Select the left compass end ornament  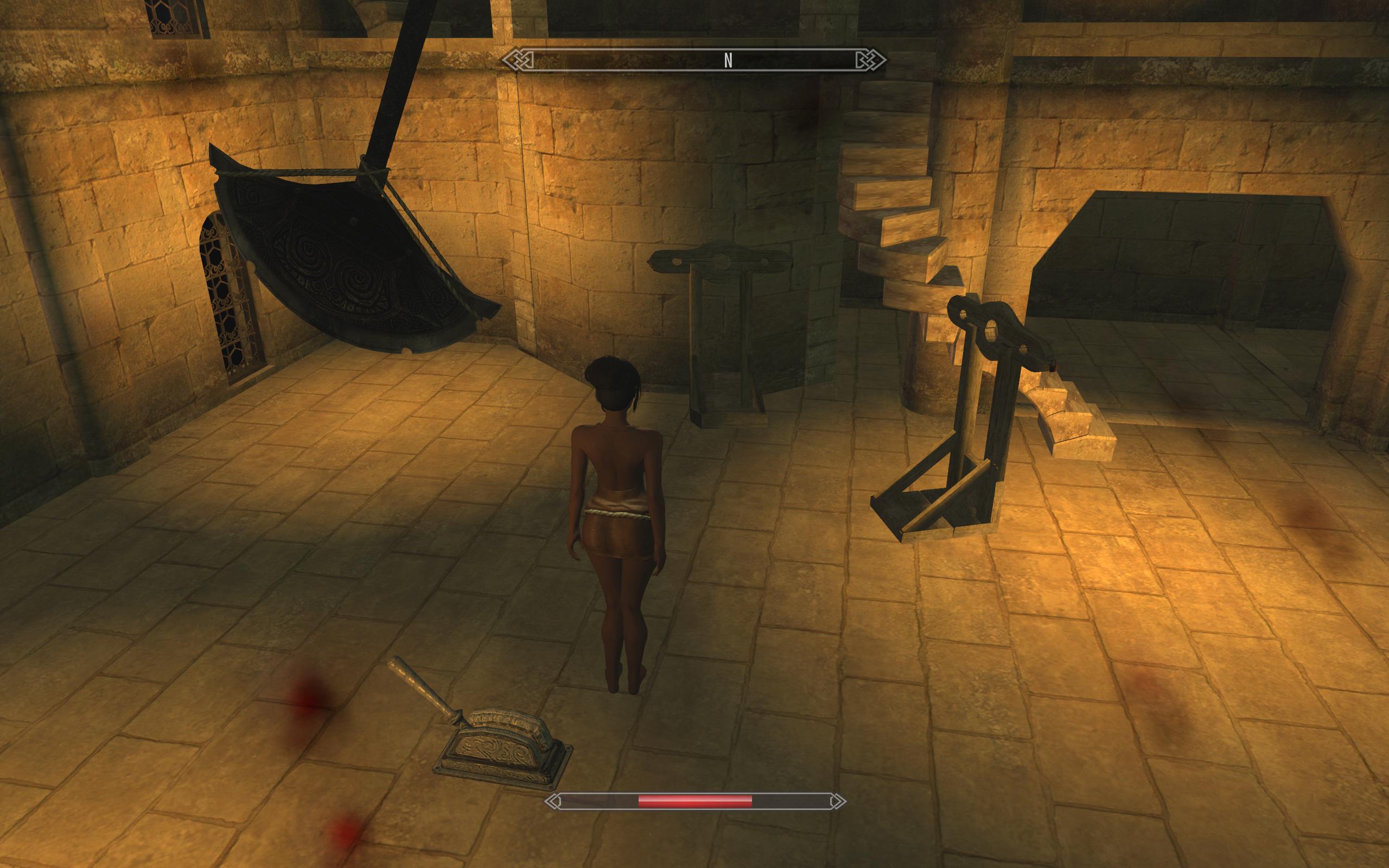(518, 59)
